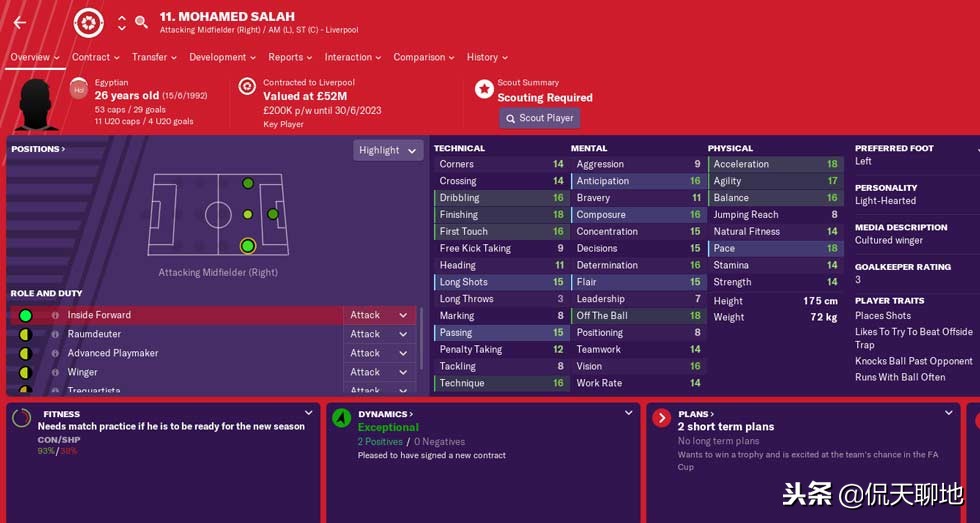Open the Contract tab menu
The image size is (980, 523).
tap(95, 57)
